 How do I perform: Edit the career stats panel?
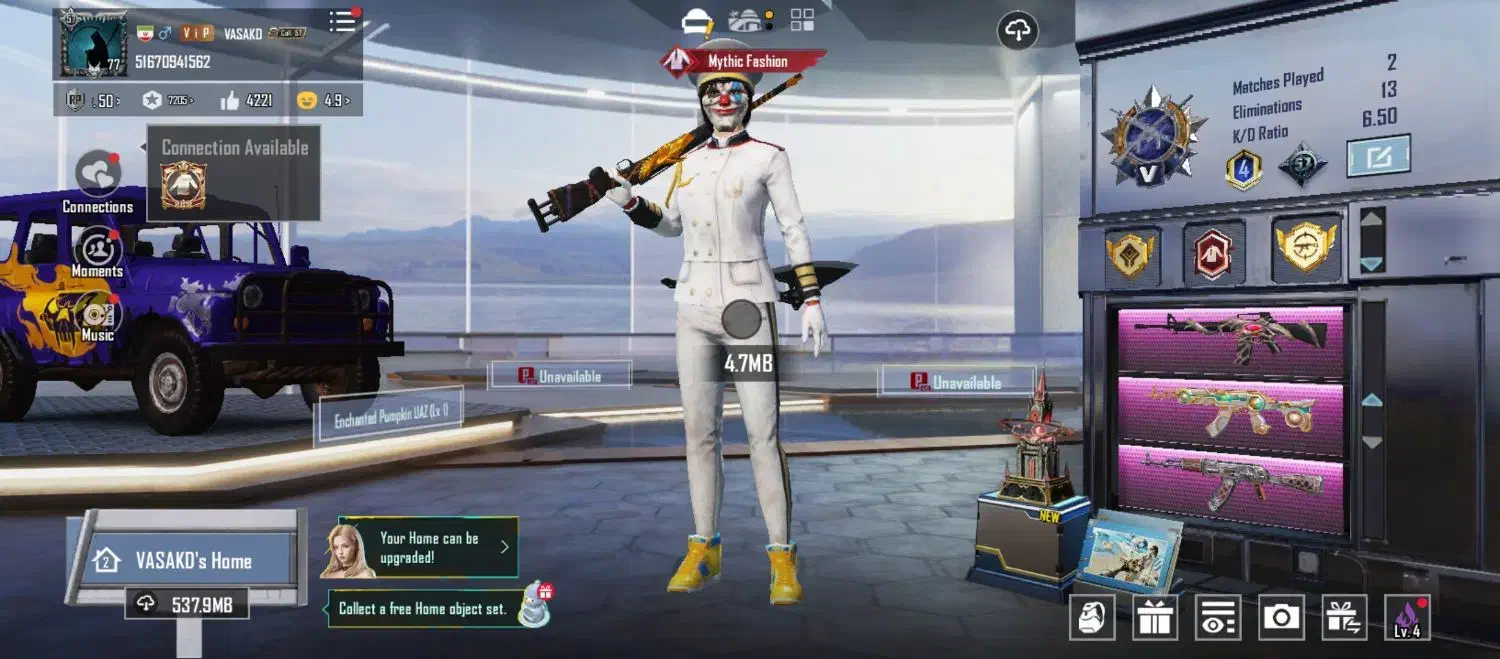pyautogui.click(x=1377, y=156)
